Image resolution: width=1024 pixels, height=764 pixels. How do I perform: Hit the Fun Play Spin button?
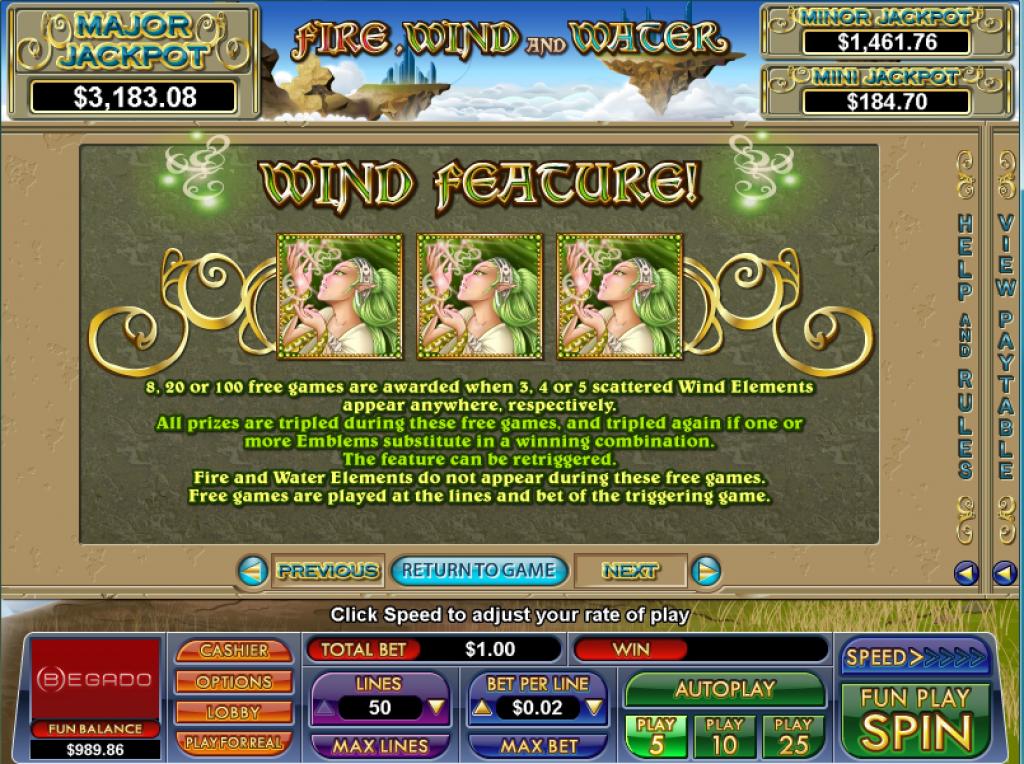point(915,720)
